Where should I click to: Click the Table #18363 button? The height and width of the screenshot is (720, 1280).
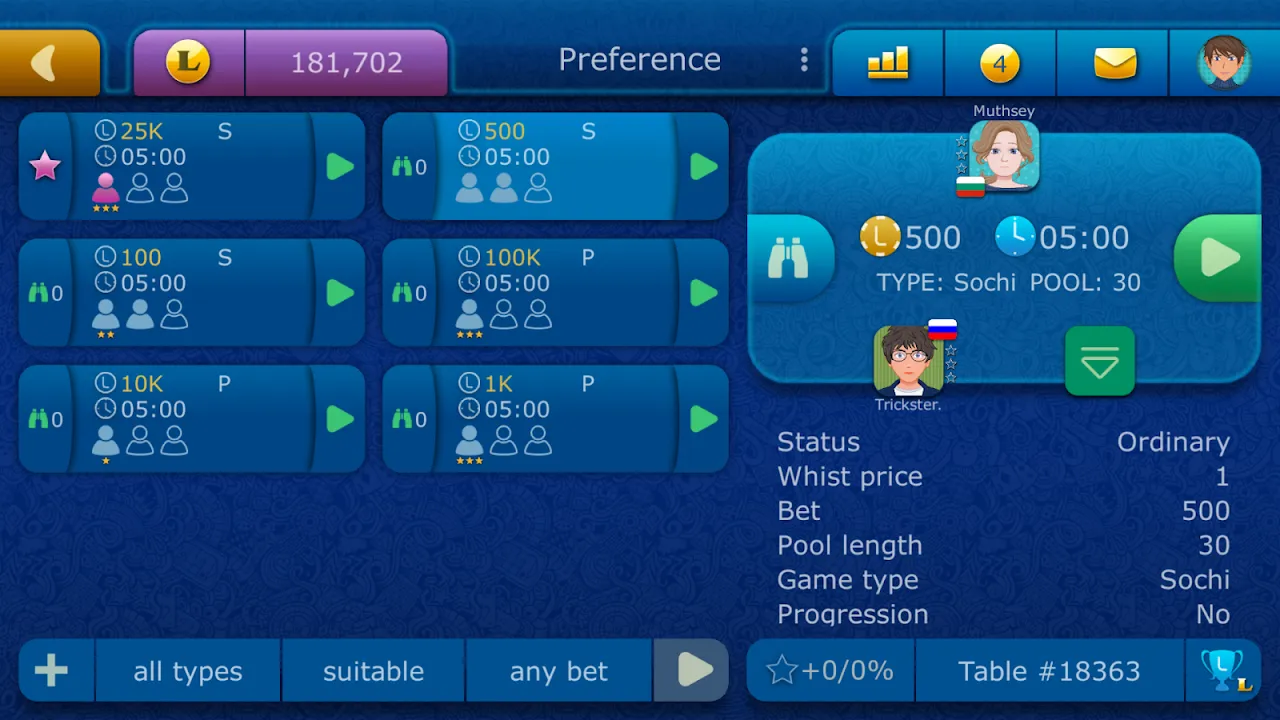click(1046, 671)
